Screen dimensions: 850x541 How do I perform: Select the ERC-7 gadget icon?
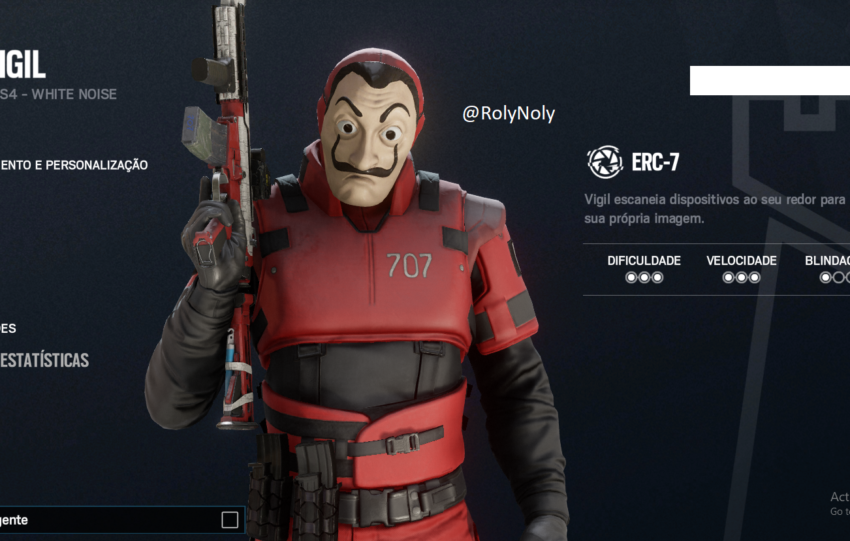pyautogui.click(x=604, y=162)
